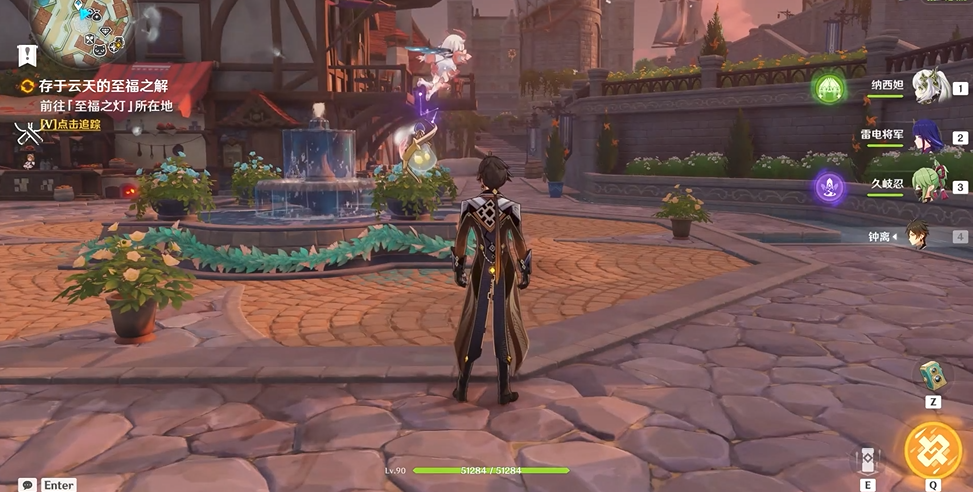The height and width of the screenshot is (492, 973).
Task: Switch to party member 雷电将军
Action: pyautogui.click(x=930, y=137)
